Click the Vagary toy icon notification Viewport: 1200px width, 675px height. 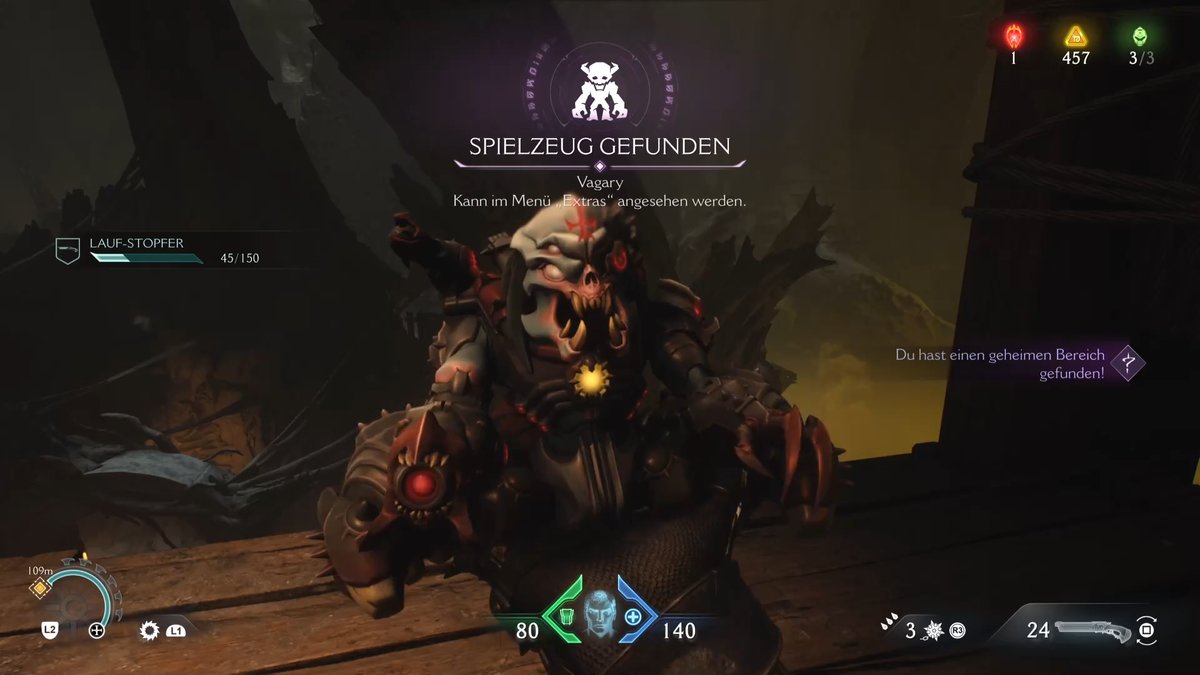599,89
